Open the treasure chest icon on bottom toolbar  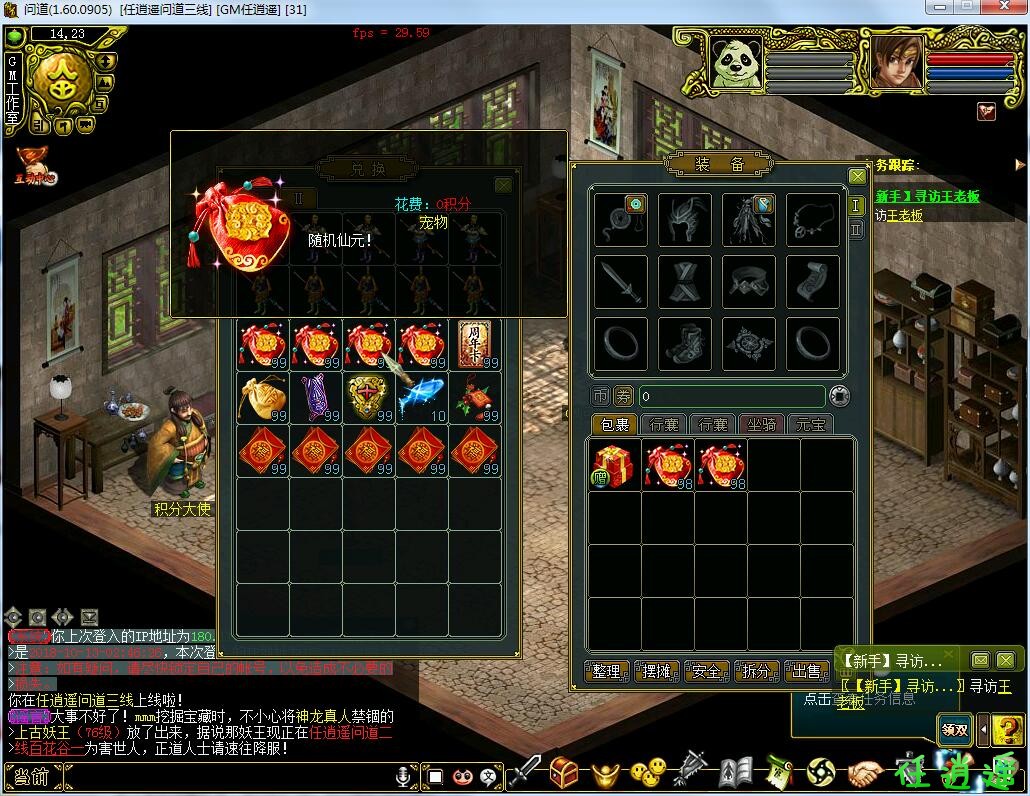tap(564, 773)
